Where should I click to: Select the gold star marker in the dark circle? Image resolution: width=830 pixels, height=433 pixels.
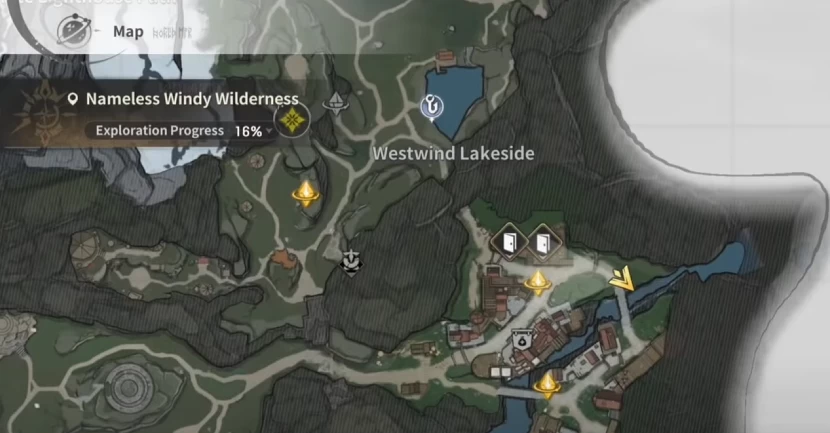point(291,122)
